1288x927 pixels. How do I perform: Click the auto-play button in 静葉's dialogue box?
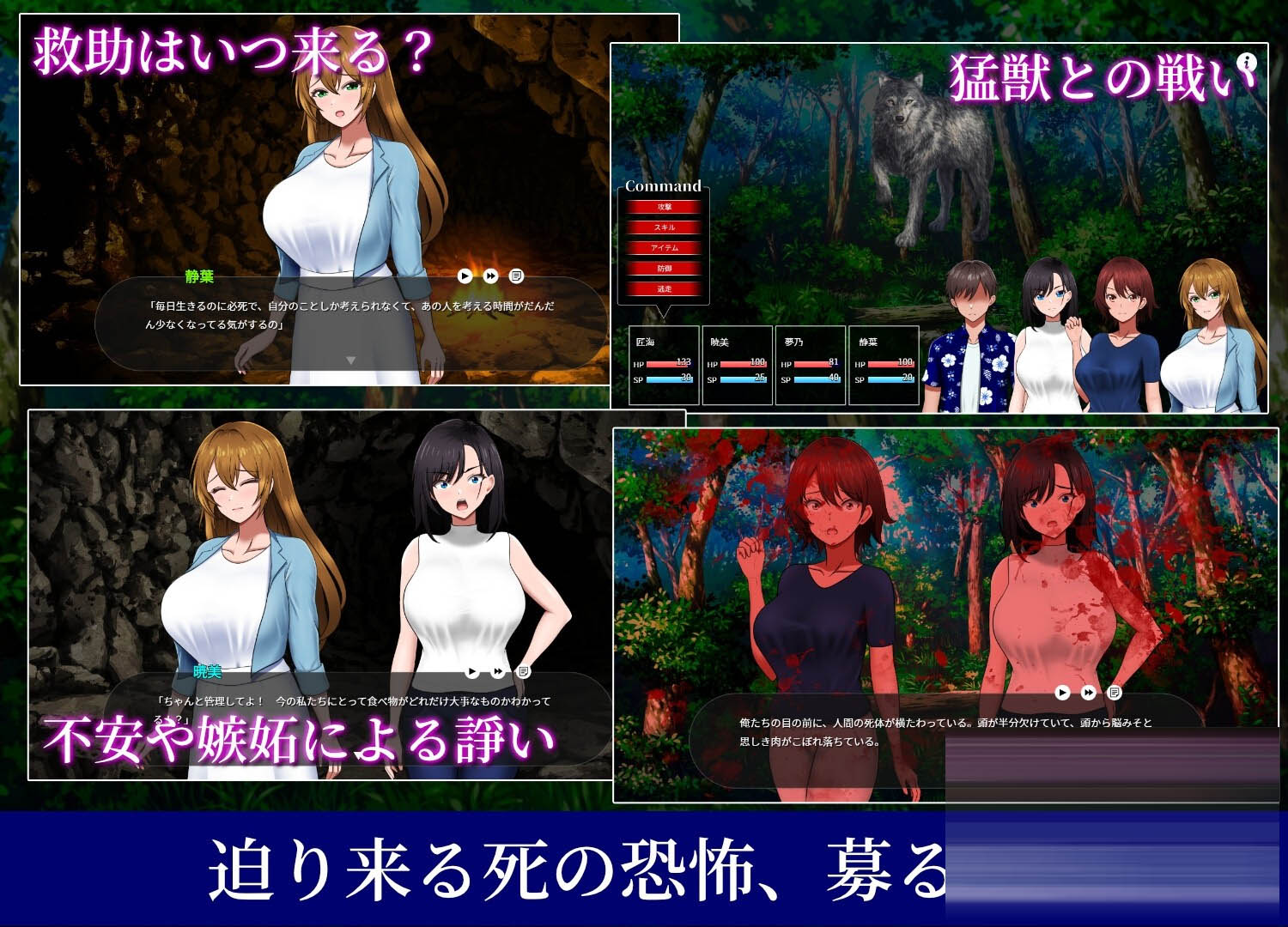click(465, 276)
